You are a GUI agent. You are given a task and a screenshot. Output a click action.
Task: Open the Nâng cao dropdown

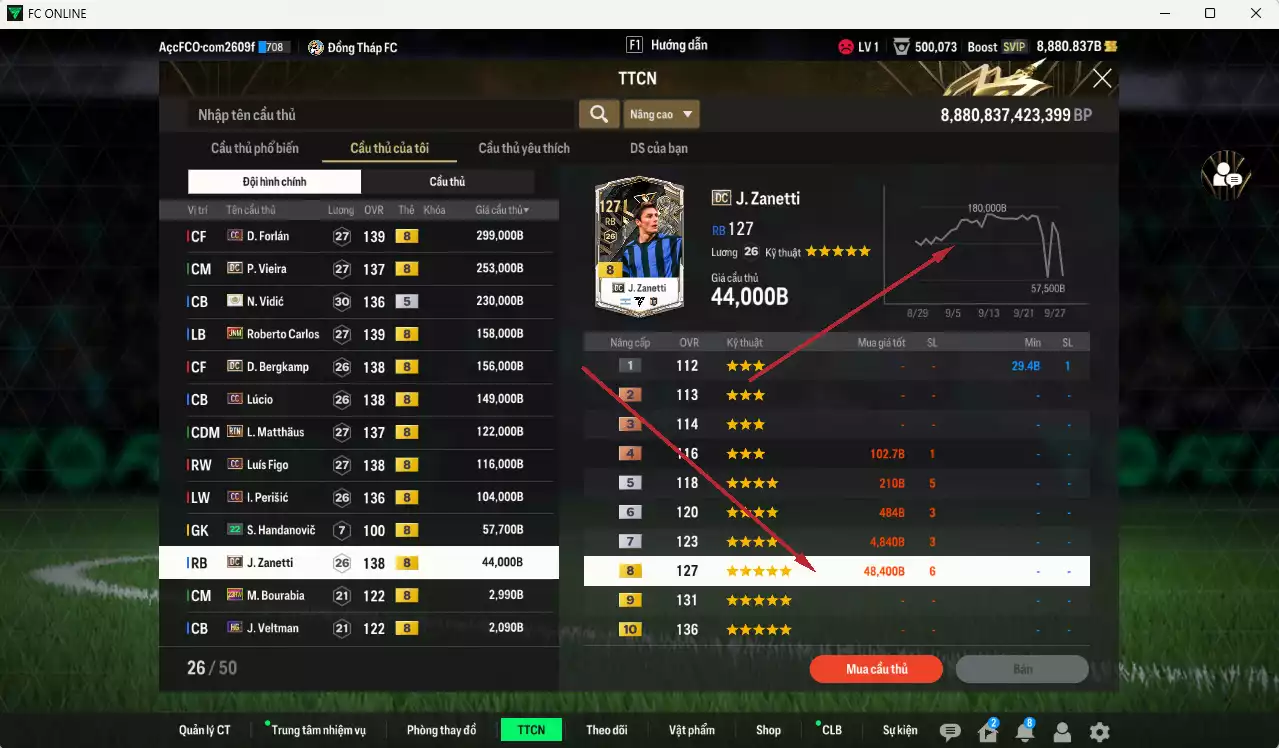[x=661, y=114]
